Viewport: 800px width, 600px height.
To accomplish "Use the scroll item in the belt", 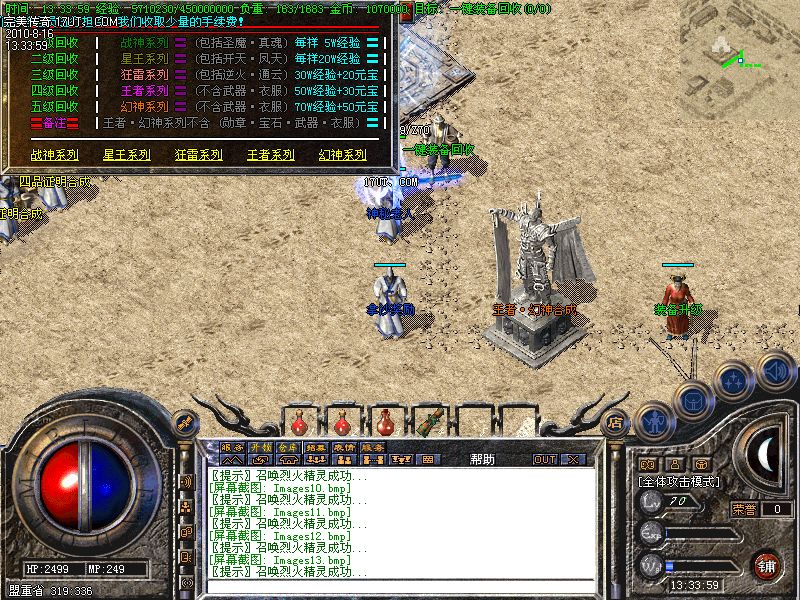I will 432,423.
